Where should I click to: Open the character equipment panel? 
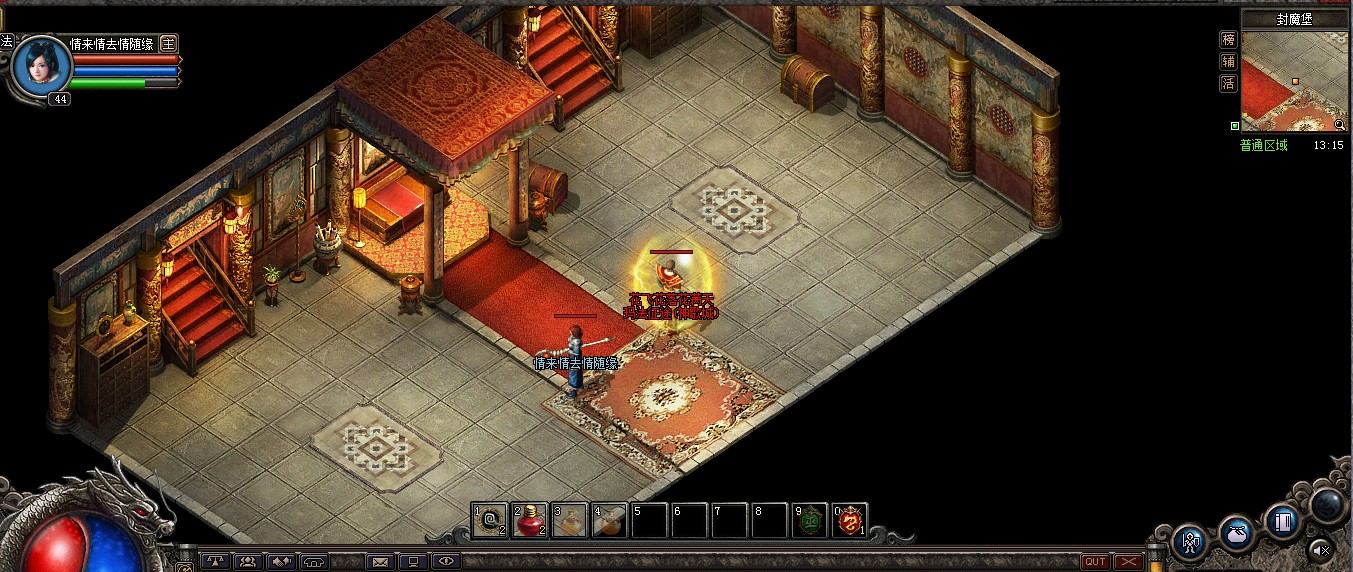(x=1191, y=541)
